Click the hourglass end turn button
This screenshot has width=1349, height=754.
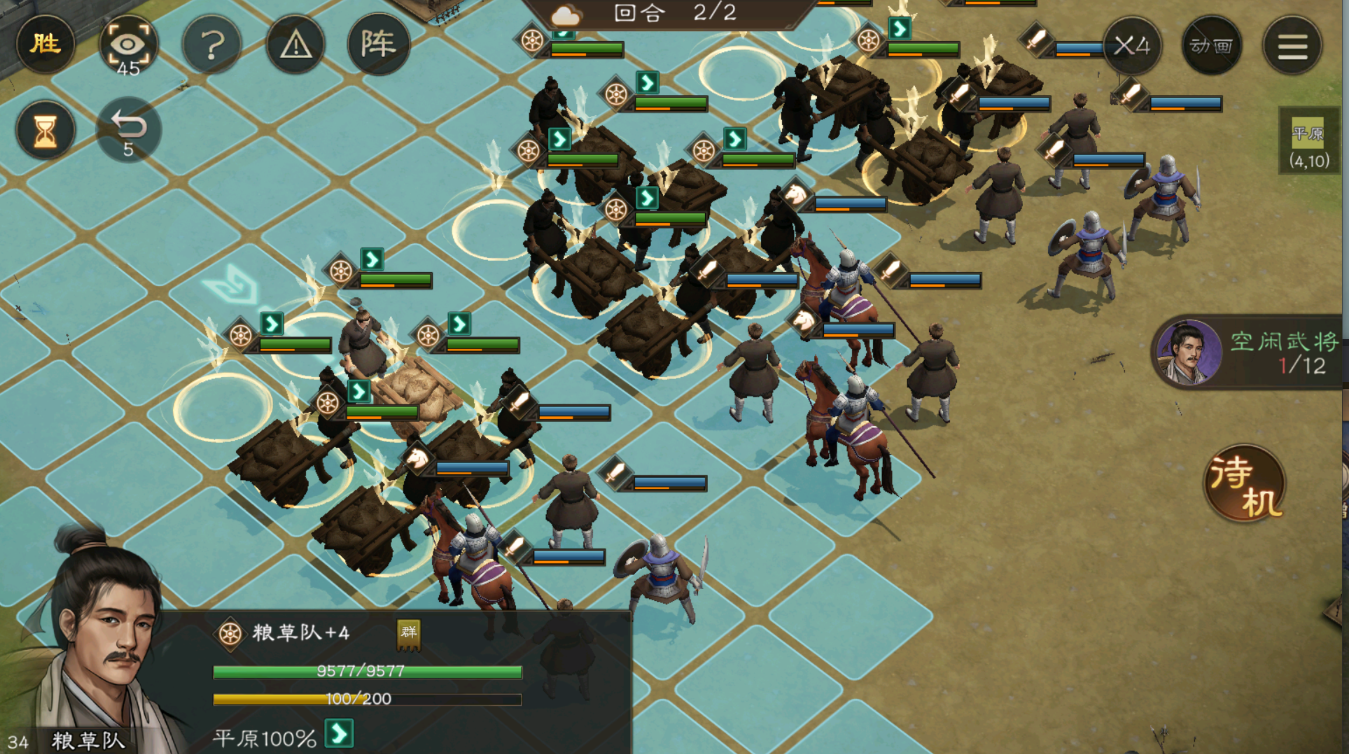(45, 131)
